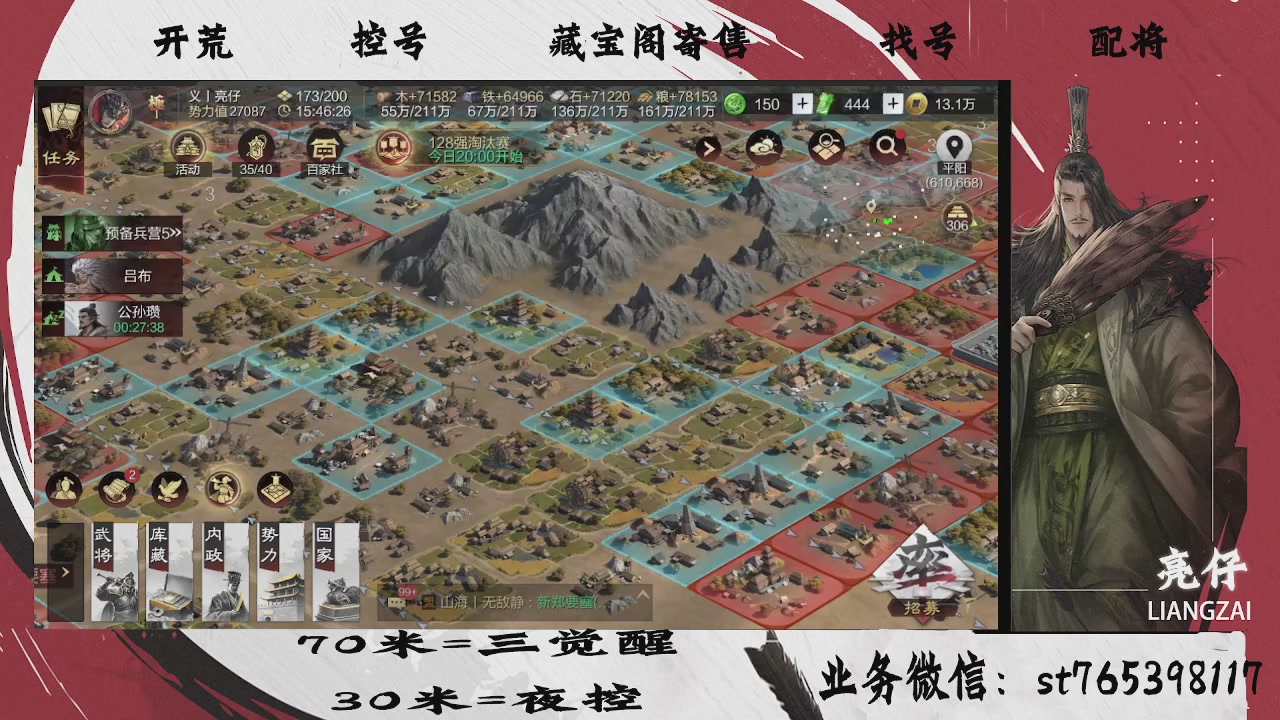
Task: Open the 内政 internal affairs panel
Action: pos(223,570)
